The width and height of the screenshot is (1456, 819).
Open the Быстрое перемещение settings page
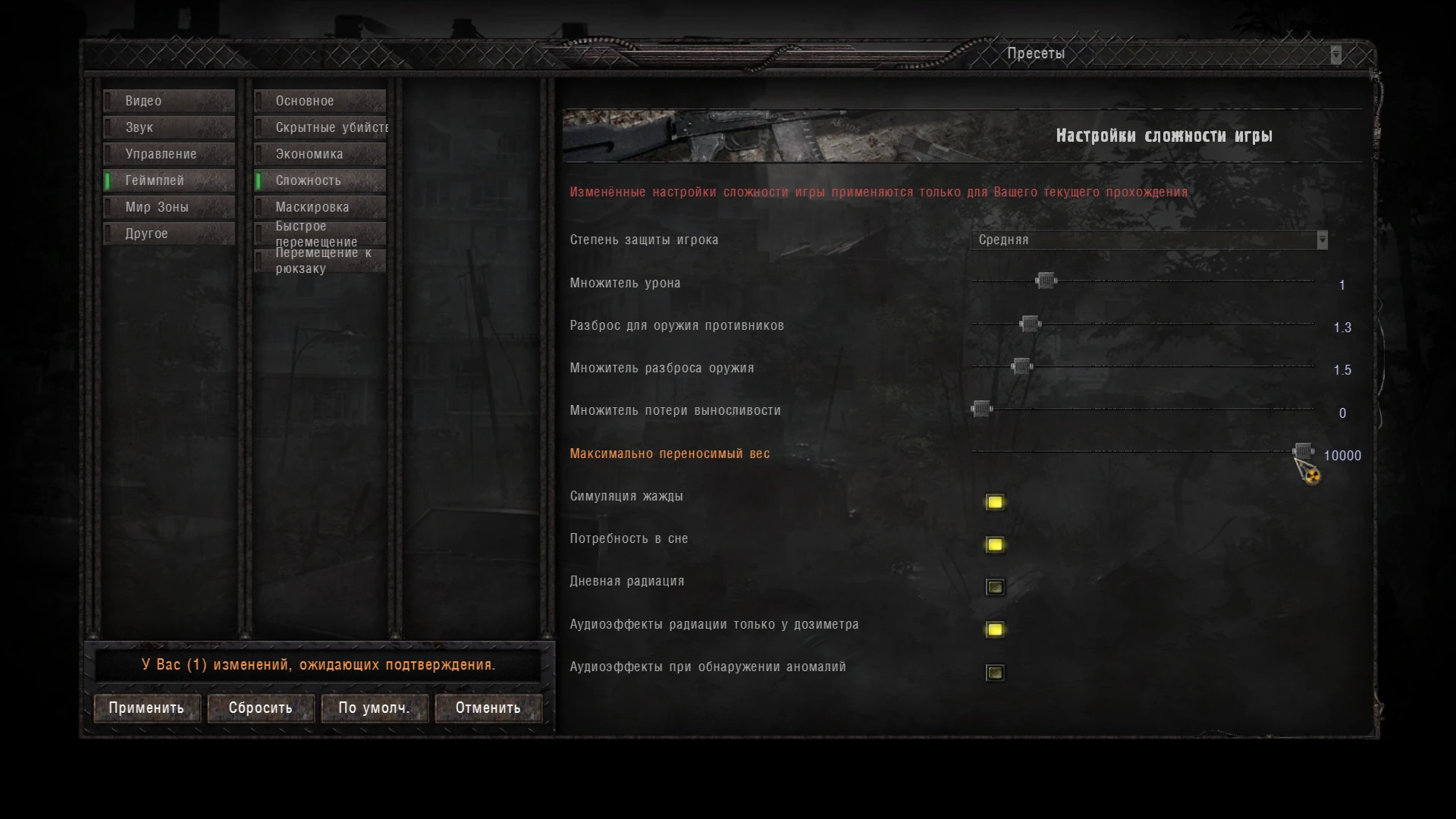319,232
